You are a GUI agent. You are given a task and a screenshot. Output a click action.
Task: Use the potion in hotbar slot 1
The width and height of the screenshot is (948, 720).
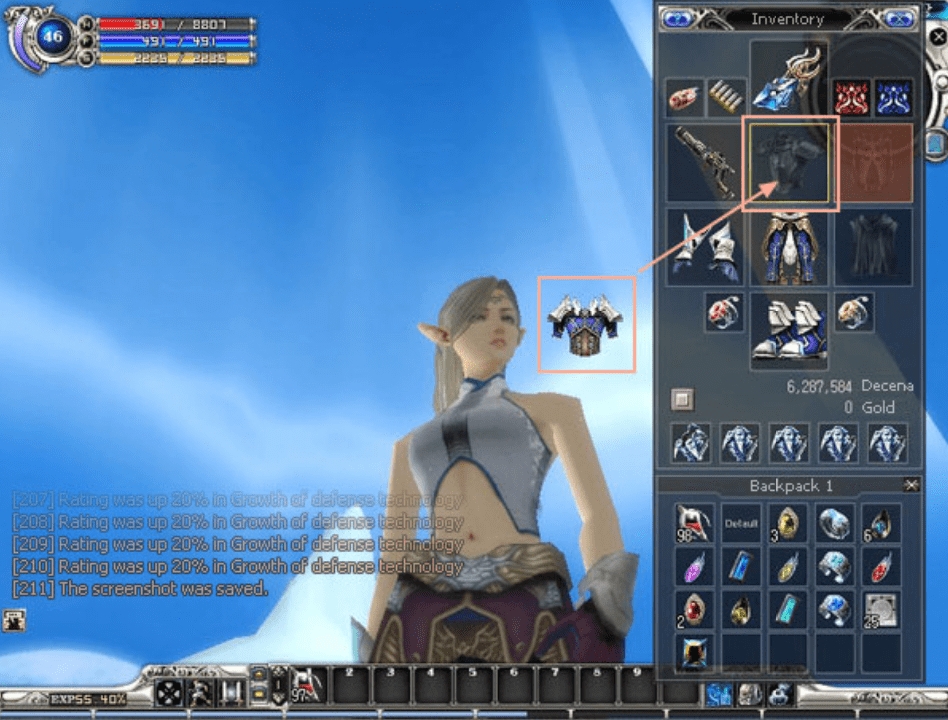306,686
